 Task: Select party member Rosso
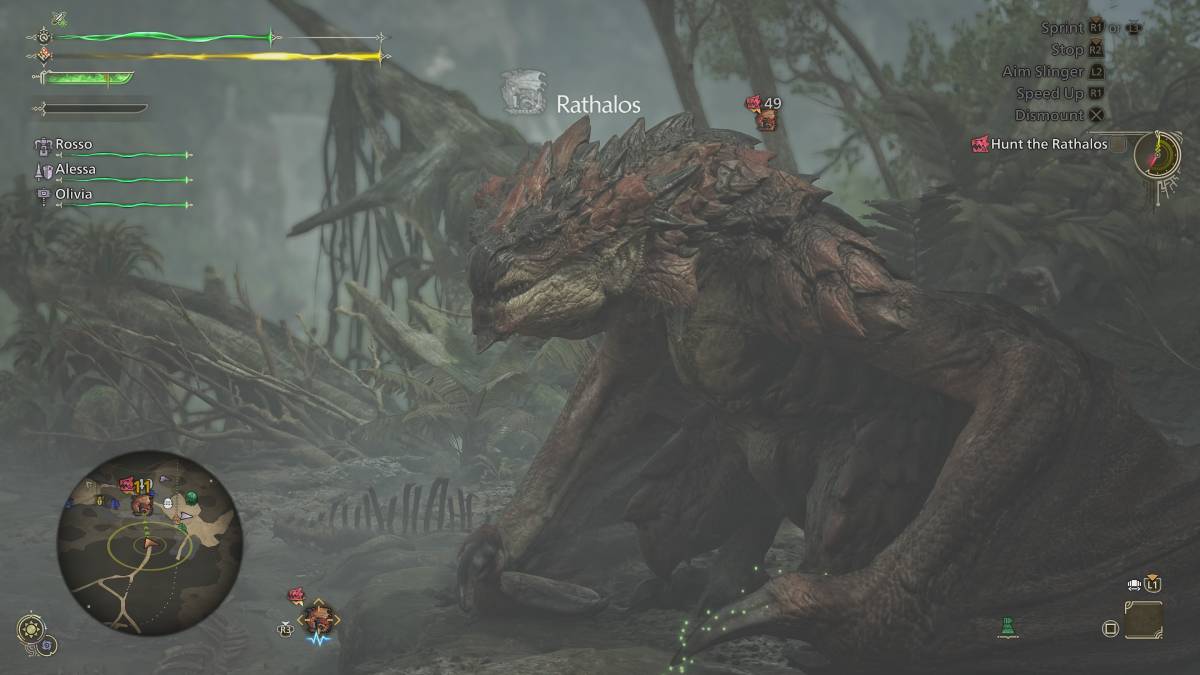[x=73, y=145]
